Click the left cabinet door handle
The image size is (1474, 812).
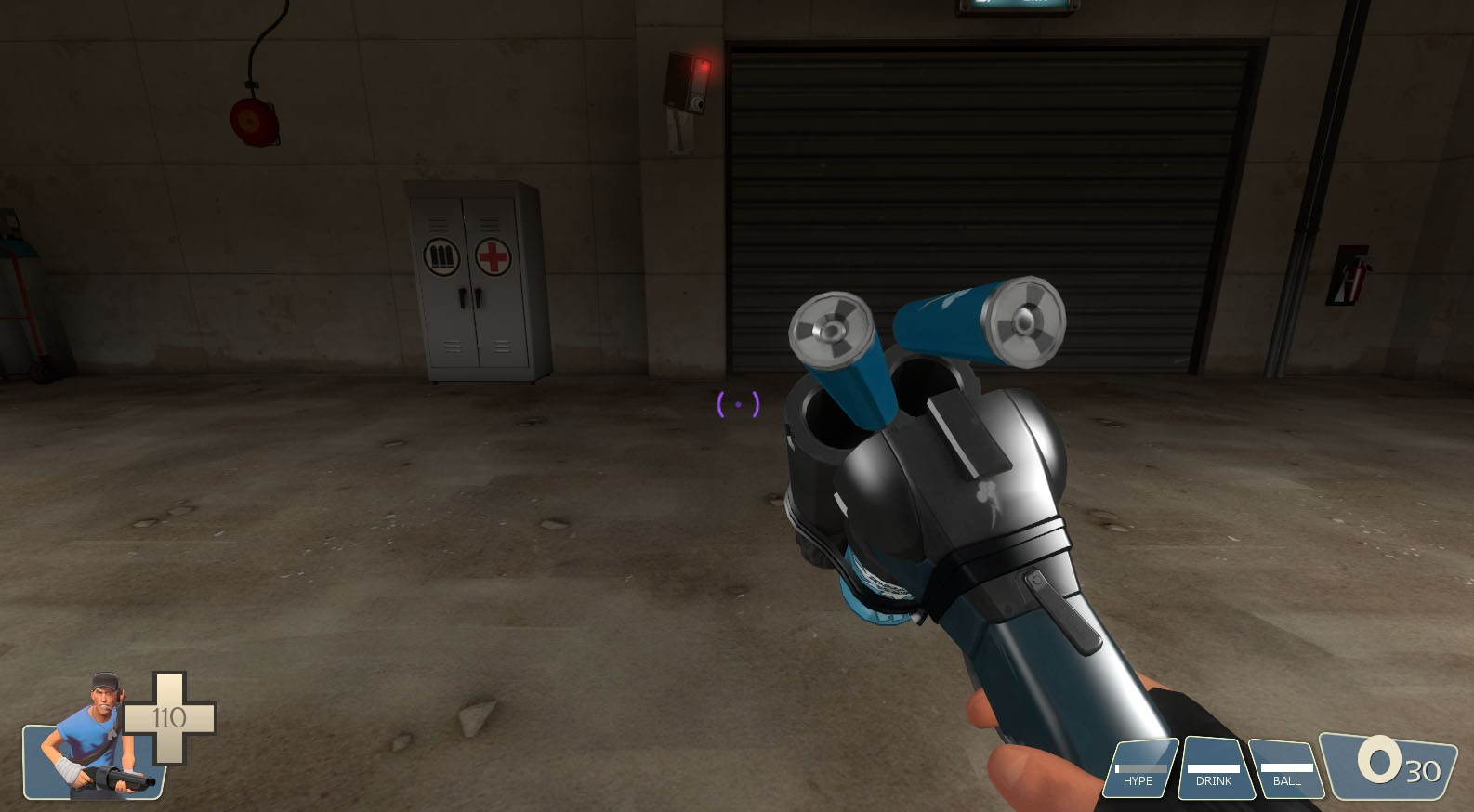(462, 296)
